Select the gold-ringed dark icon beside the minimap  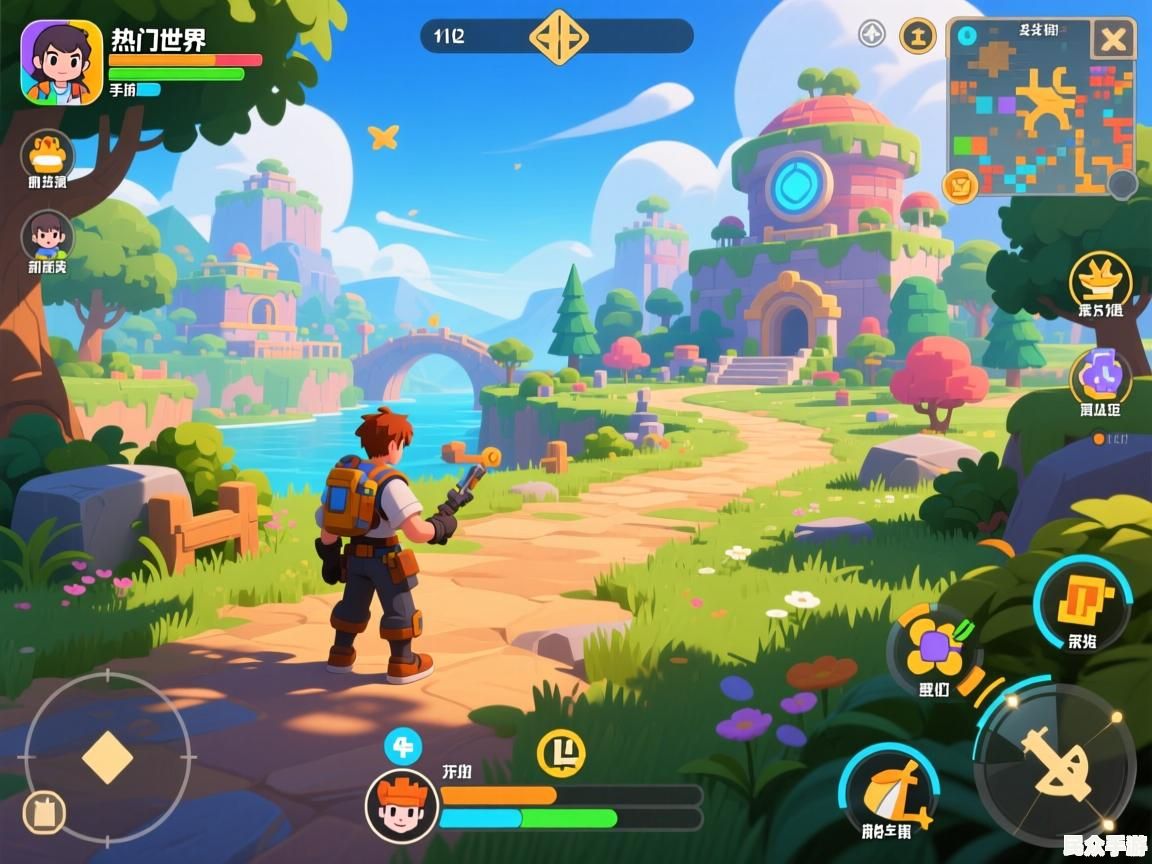pyautogui.click(x=918, y=35)
